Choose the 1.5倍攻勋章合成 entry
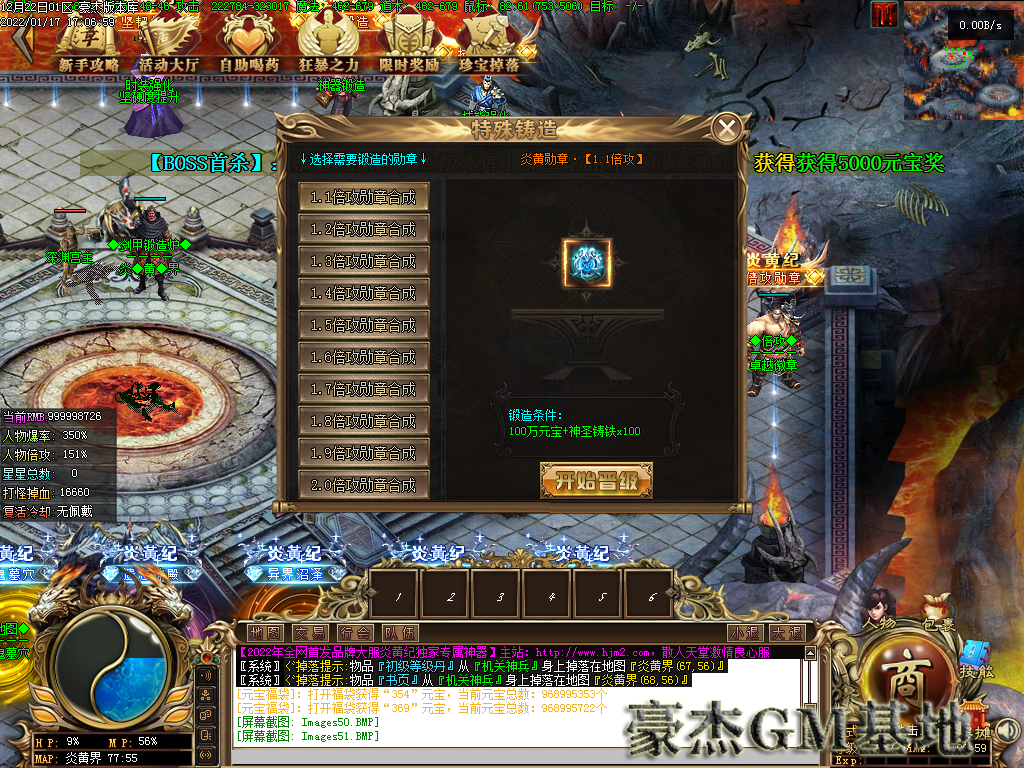This screenshot has height=768, width=1024. point(364,325)
